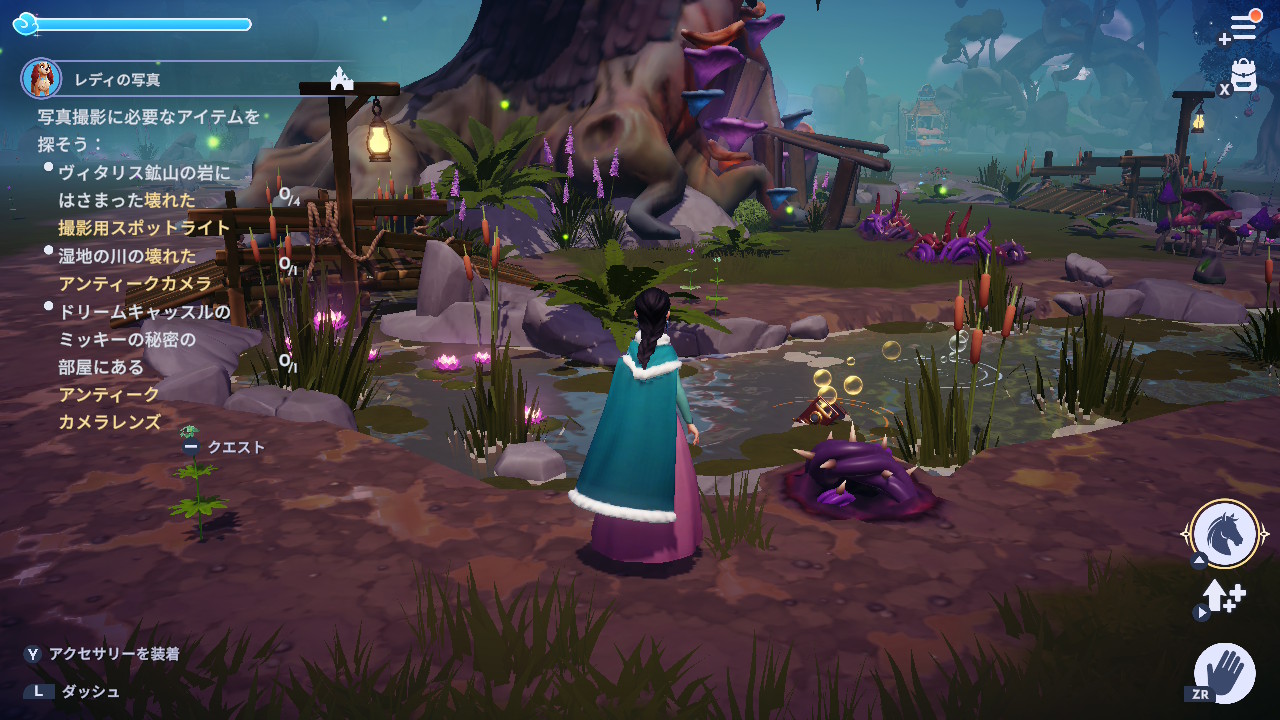The height and width of the screenshot is (720, 1280).
Task: Open the backpack inventory
Action: click(1244, 75)
